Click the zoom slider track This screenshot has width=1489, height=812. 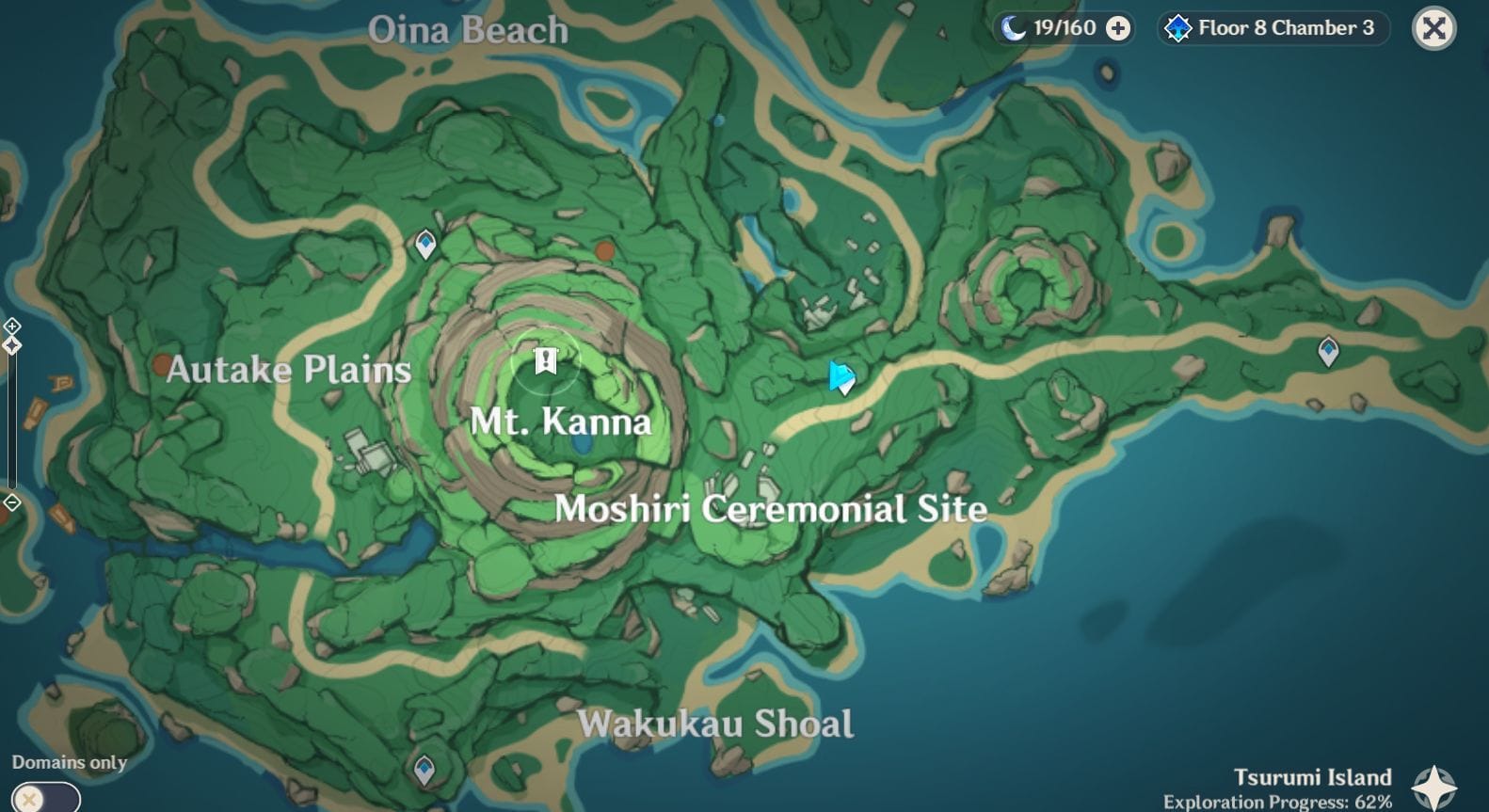tap(12, 423)
